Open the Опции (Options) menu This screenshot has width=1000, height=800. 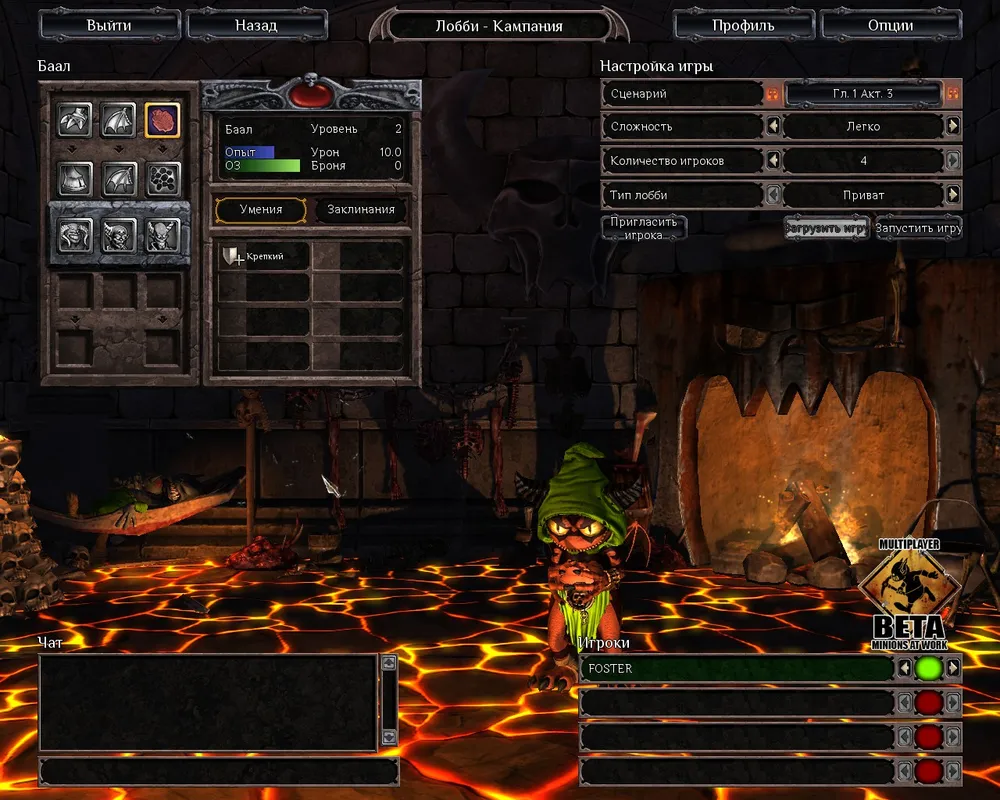[x=888, y=25]
